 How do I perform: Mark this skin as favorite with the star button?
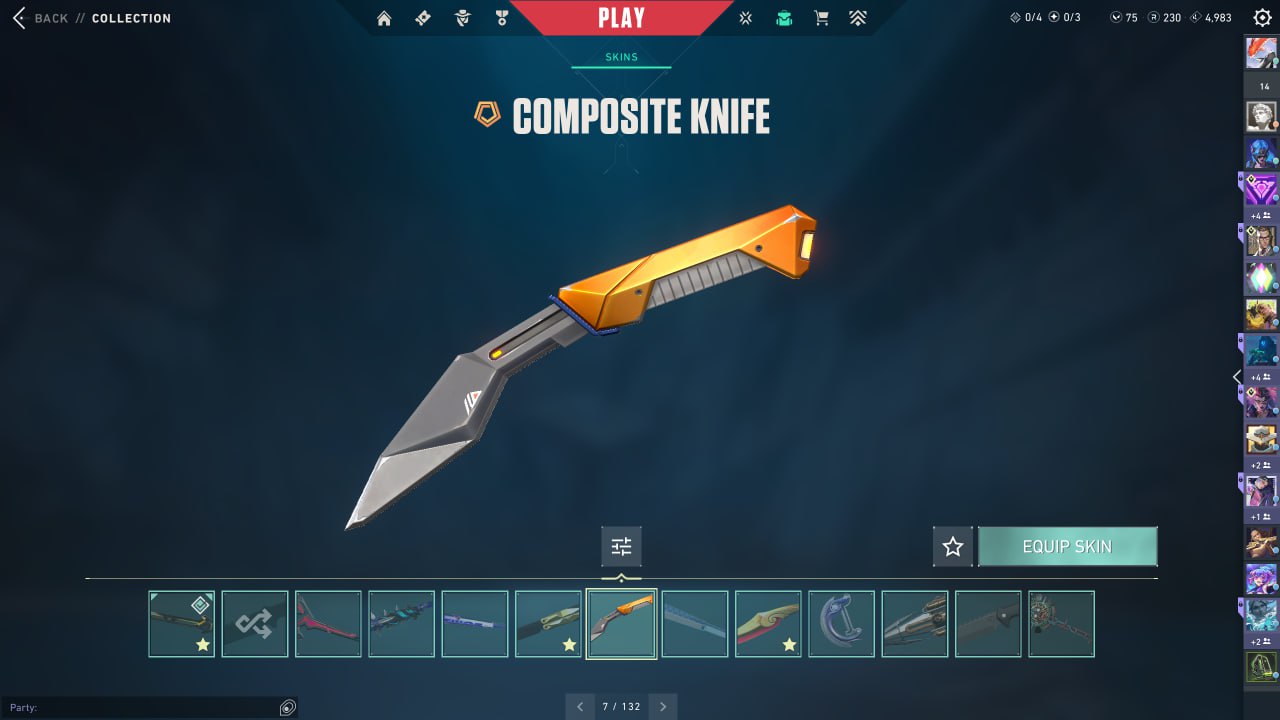pyautogui.click(x=952, y=547)
